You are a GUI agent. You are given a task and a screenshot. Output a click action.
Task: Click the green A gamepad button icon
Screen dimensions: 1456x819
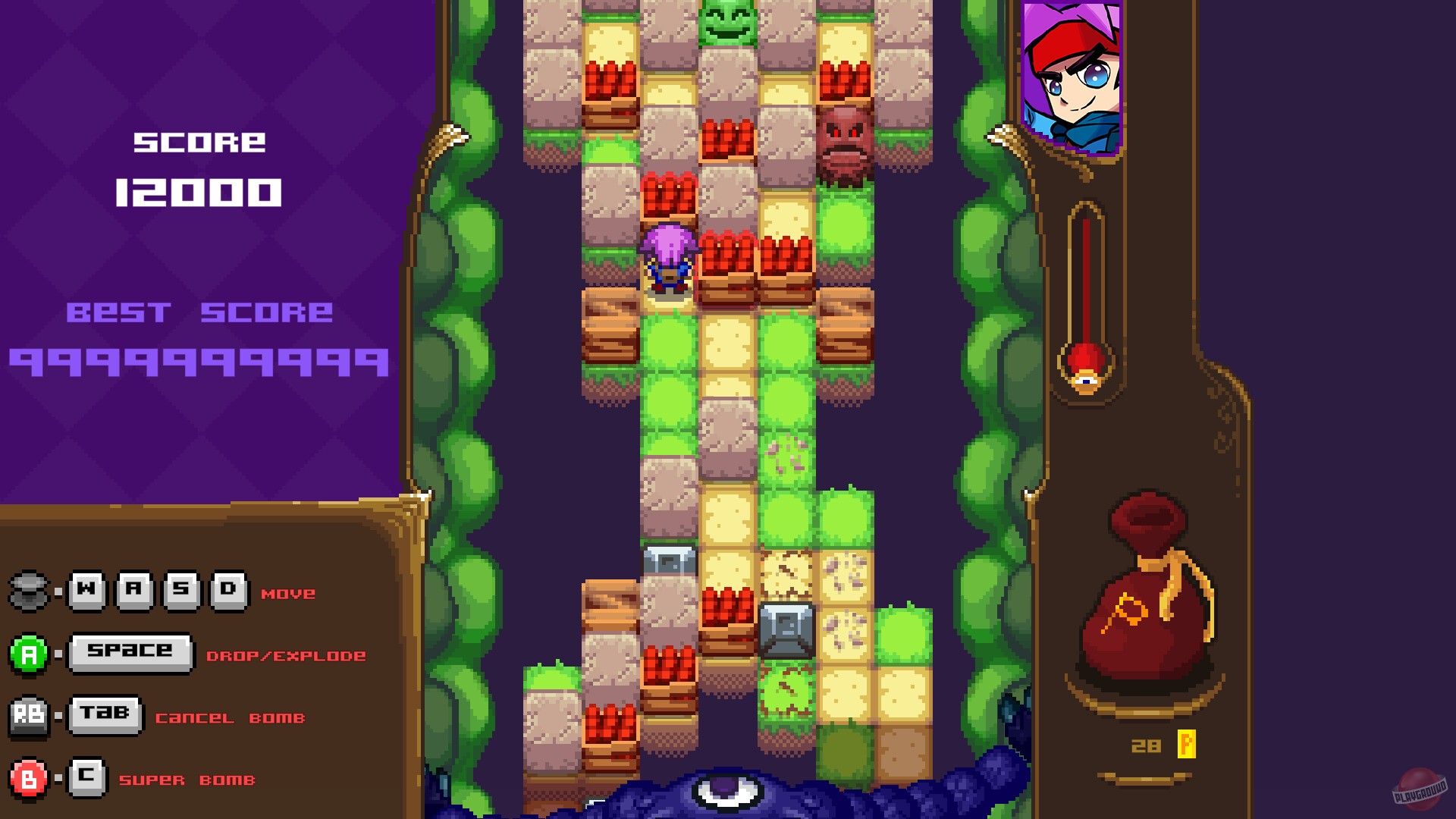click(29, 652)
